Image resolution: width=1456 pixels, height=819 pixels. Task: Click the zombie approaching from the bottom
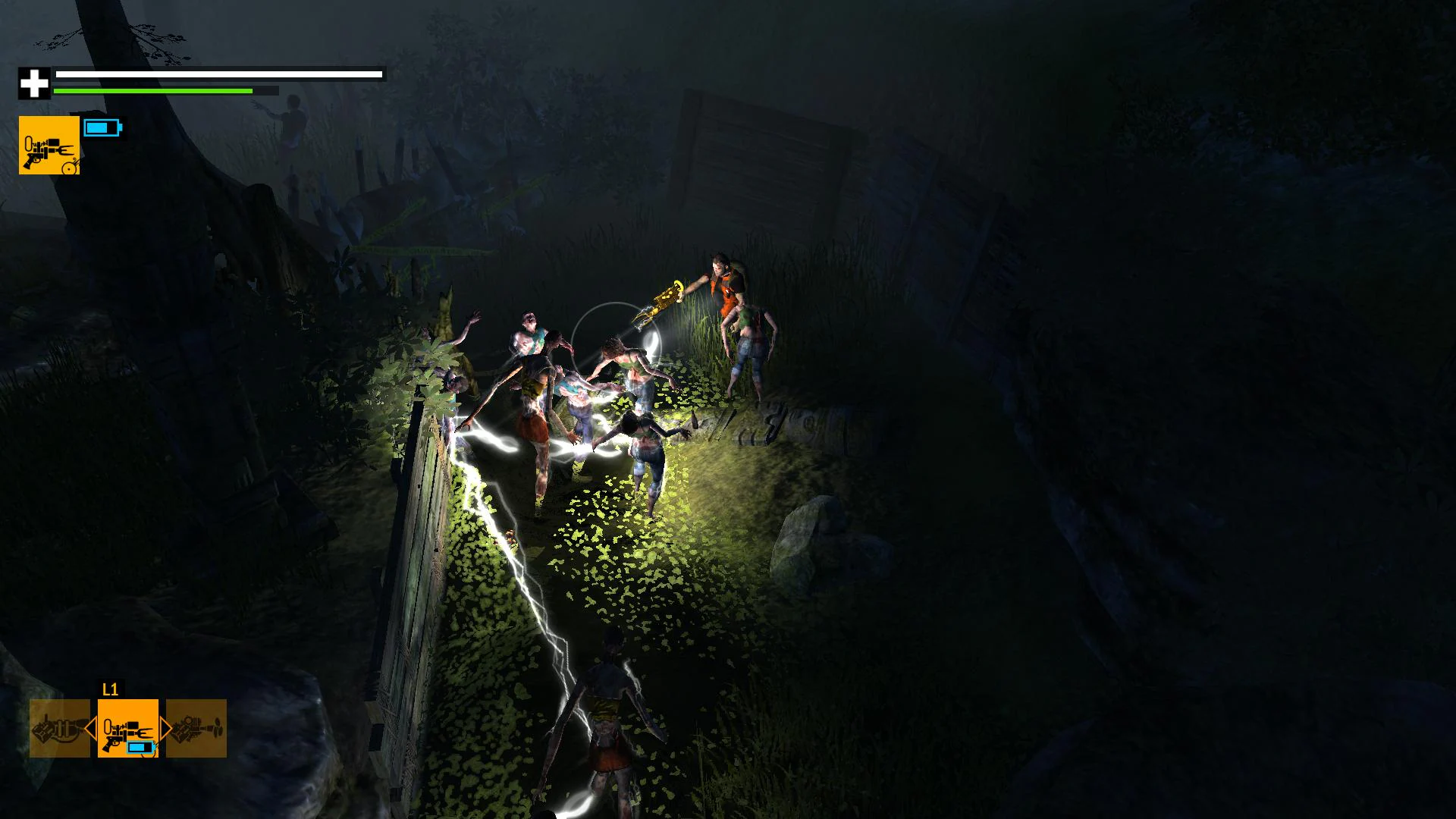click(607, 720)
